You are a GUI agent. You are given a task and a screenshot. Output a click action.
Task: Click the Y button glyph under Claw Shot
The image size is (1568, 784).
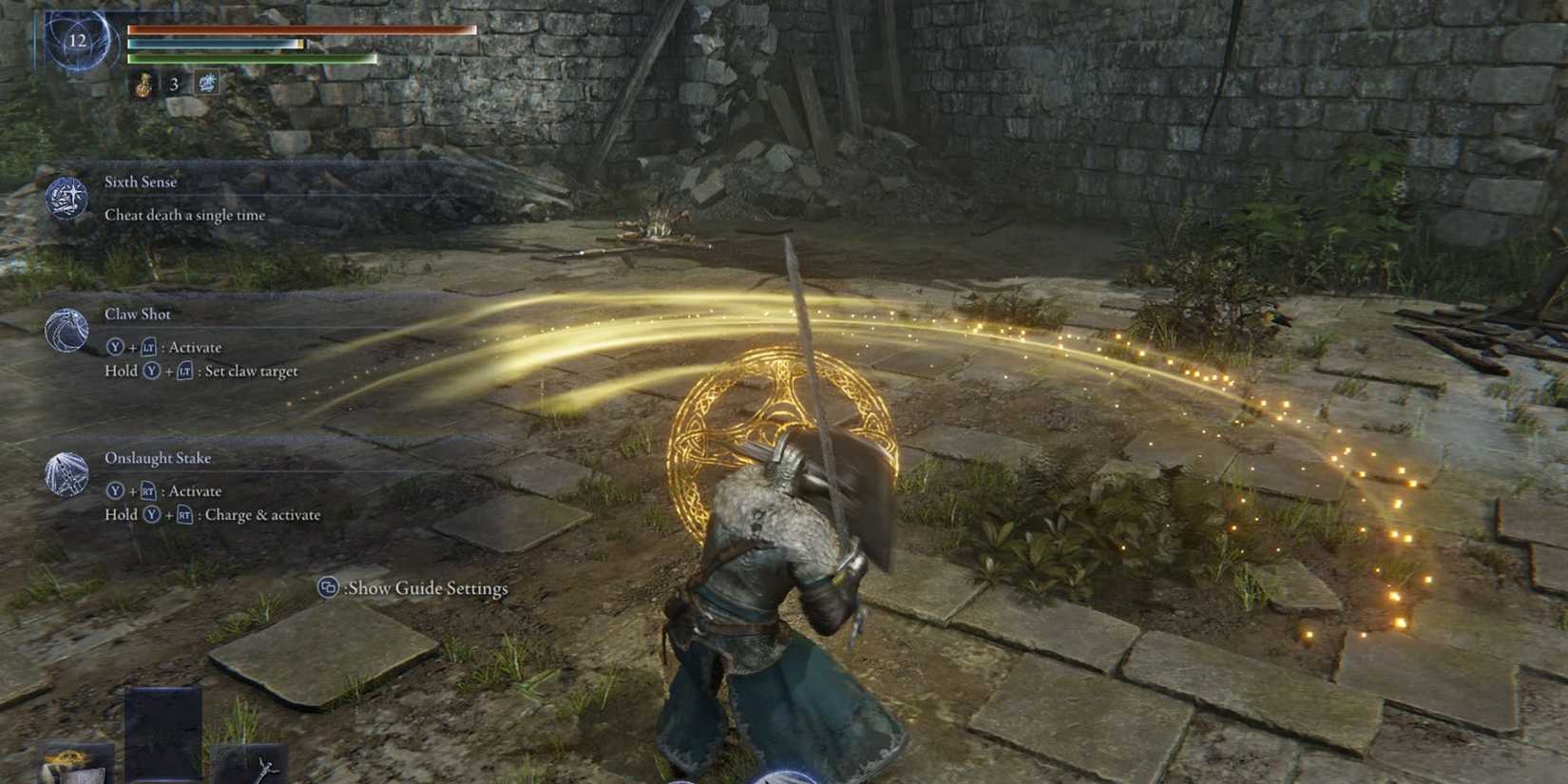tap(116, 348)
